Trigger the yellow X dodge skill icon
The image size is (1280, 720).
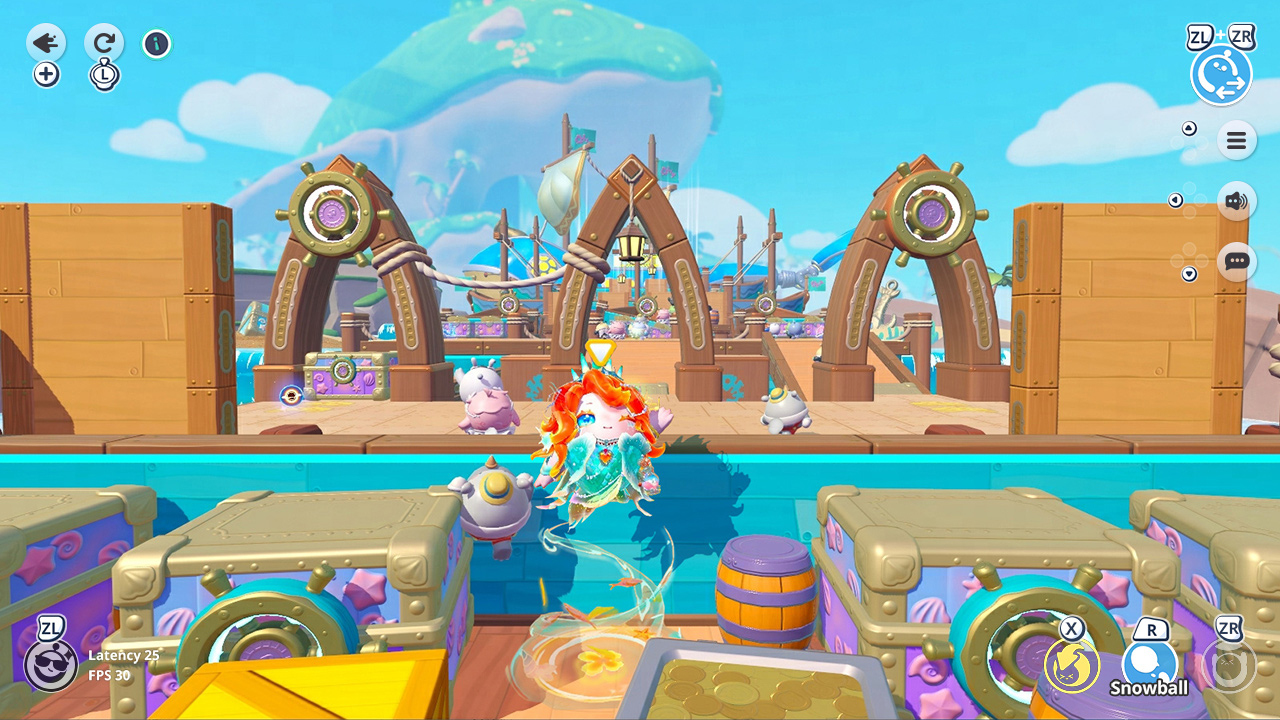[x=1068, y=663]
